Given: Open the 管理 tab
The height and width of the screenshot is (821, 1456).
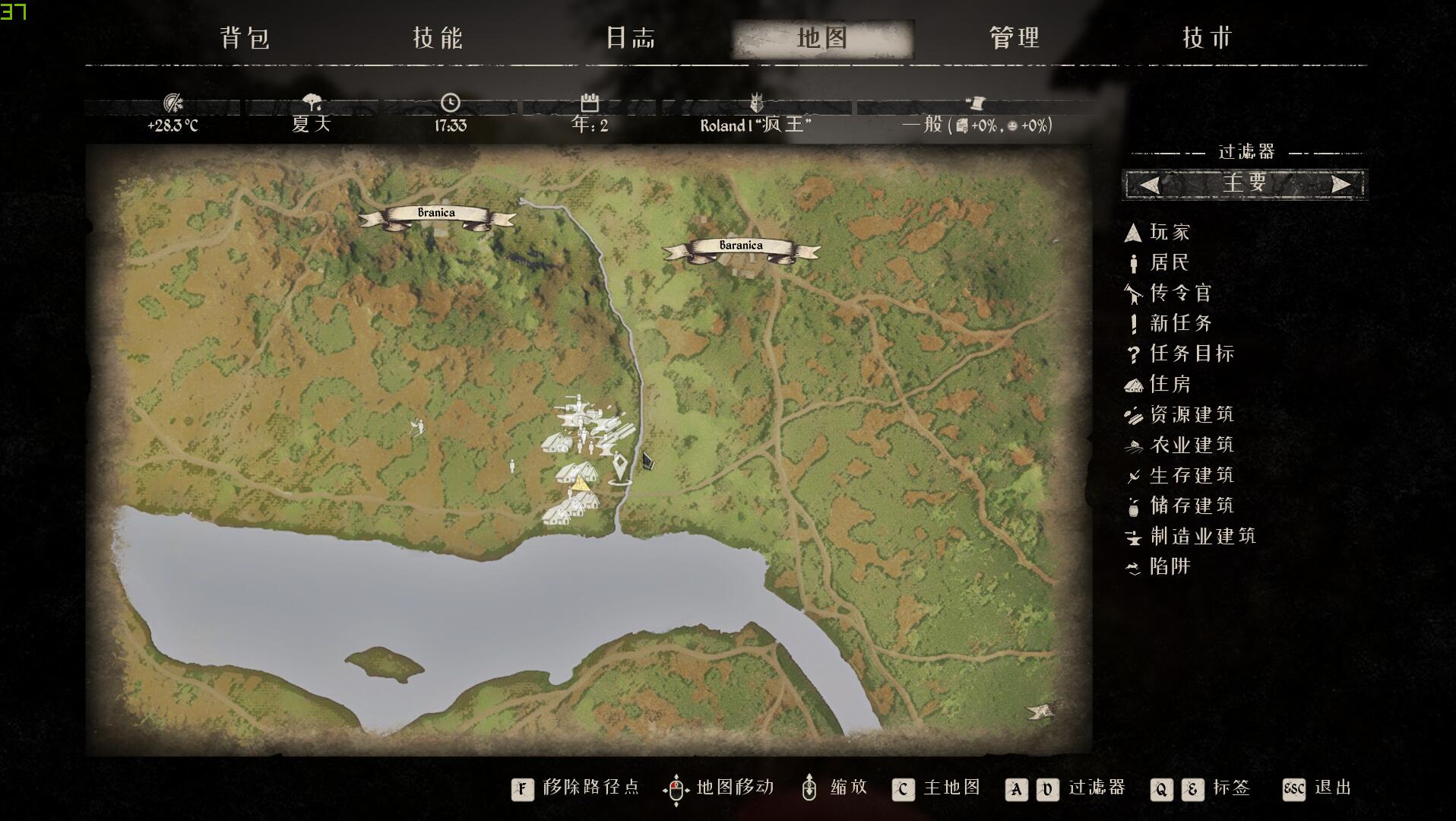Looking at the screenshot, I should [1014, 38].
